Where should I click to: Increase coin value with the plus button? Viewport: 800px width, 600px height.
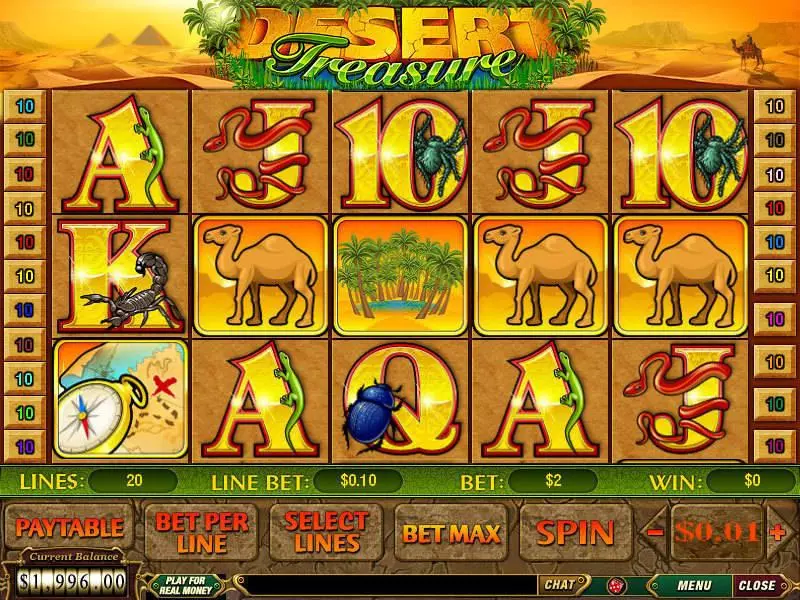pos(778,532)
